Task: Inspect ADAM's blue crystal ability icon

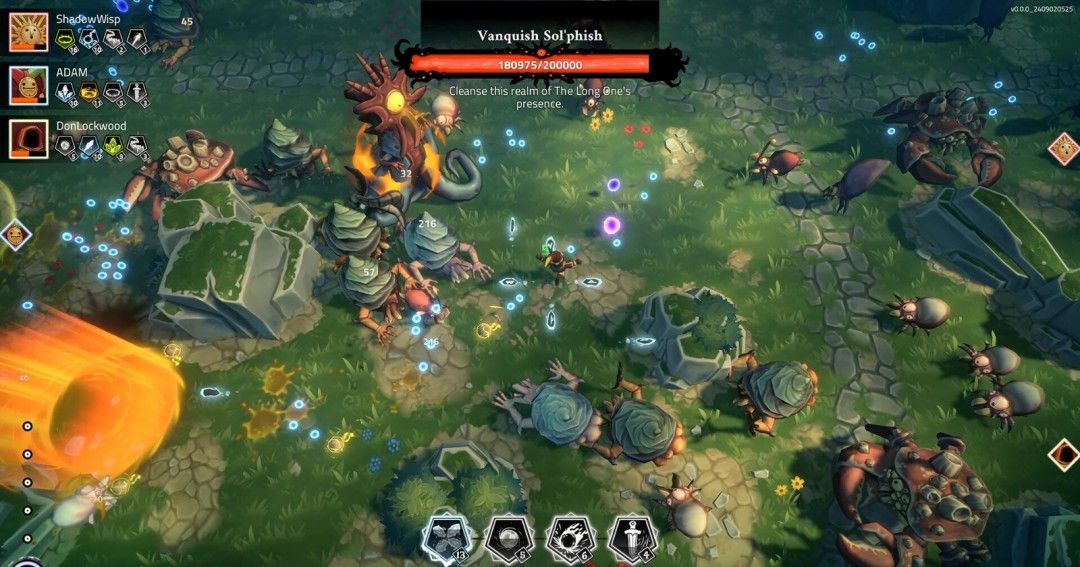Action: (66, 93)
